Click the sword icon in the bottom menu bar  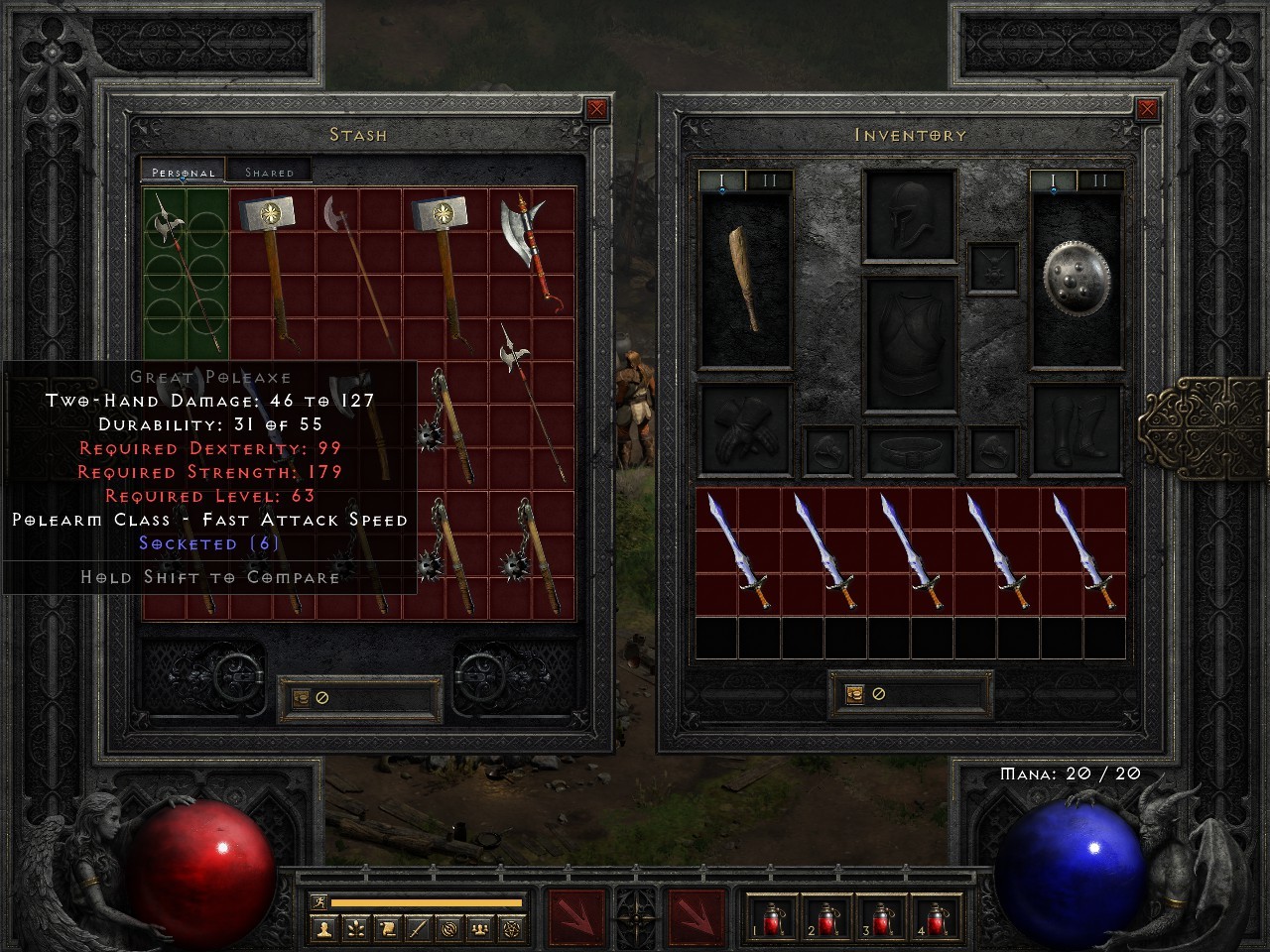[x=417, y=929]
